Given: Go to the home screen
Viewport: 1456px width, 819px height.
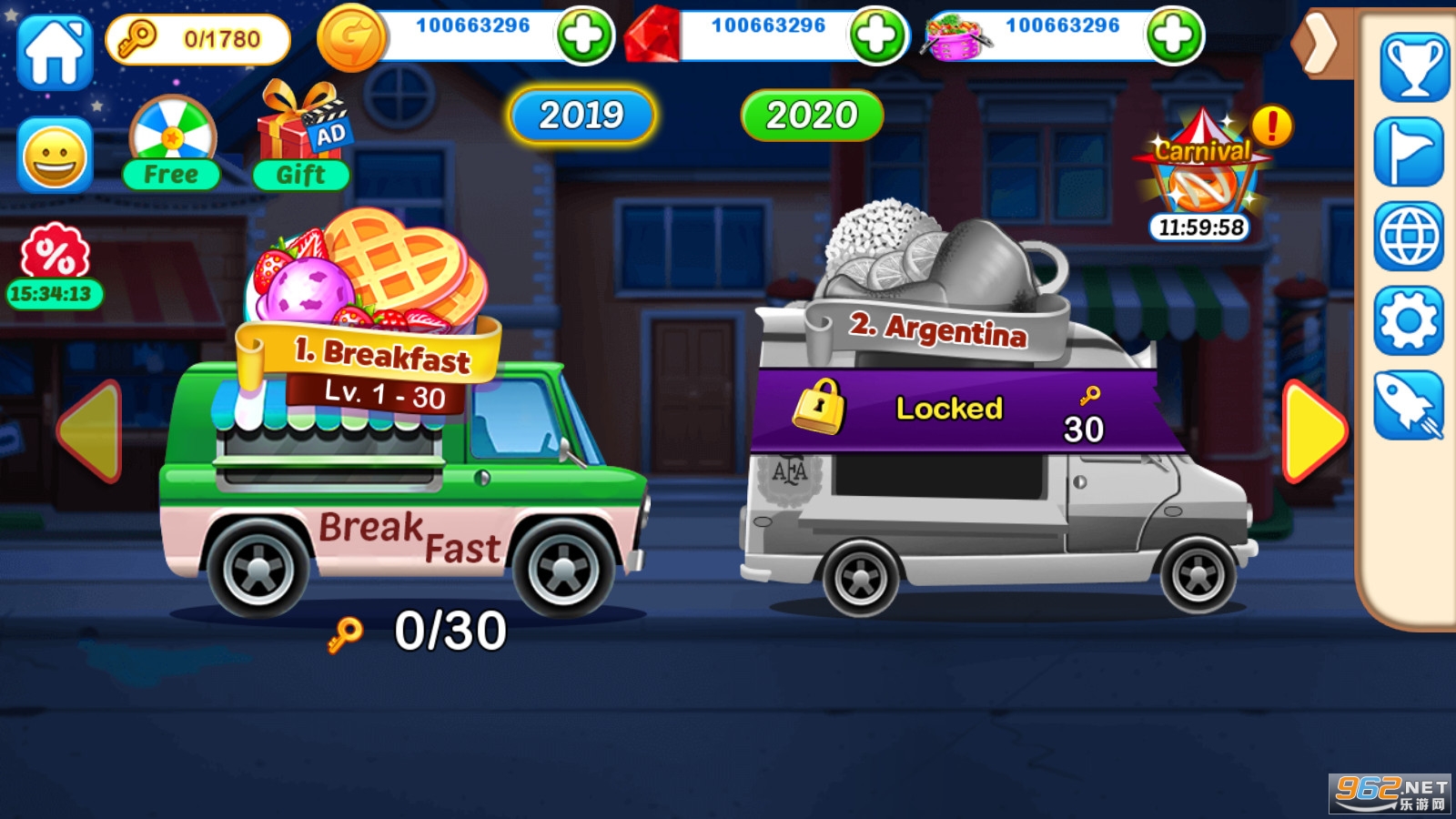Looking at the screenshot, I should [55, 53].
